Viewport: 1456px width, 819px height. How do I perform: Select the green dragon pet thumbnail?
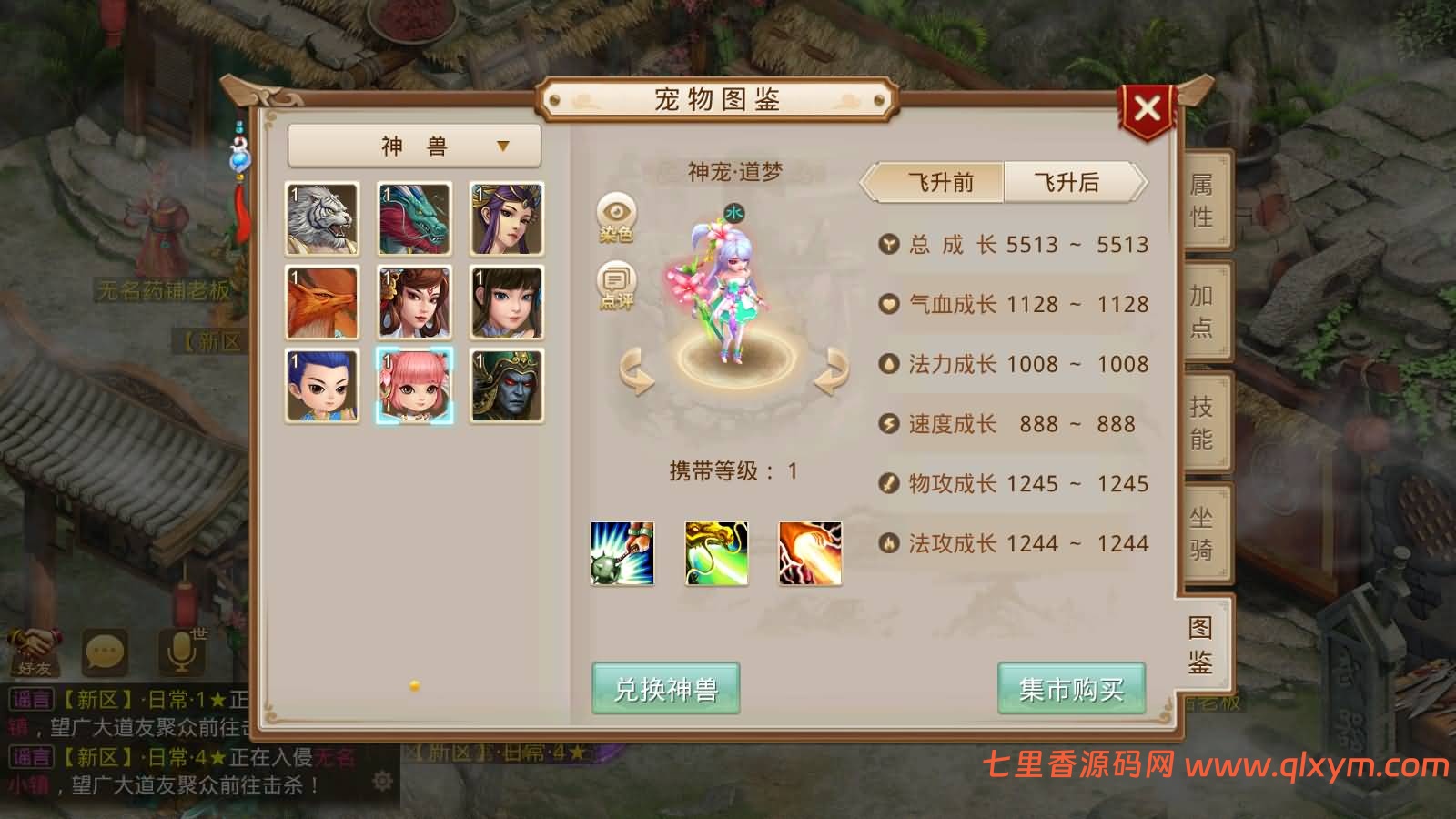pyautogui.click(x=415, y=219)
